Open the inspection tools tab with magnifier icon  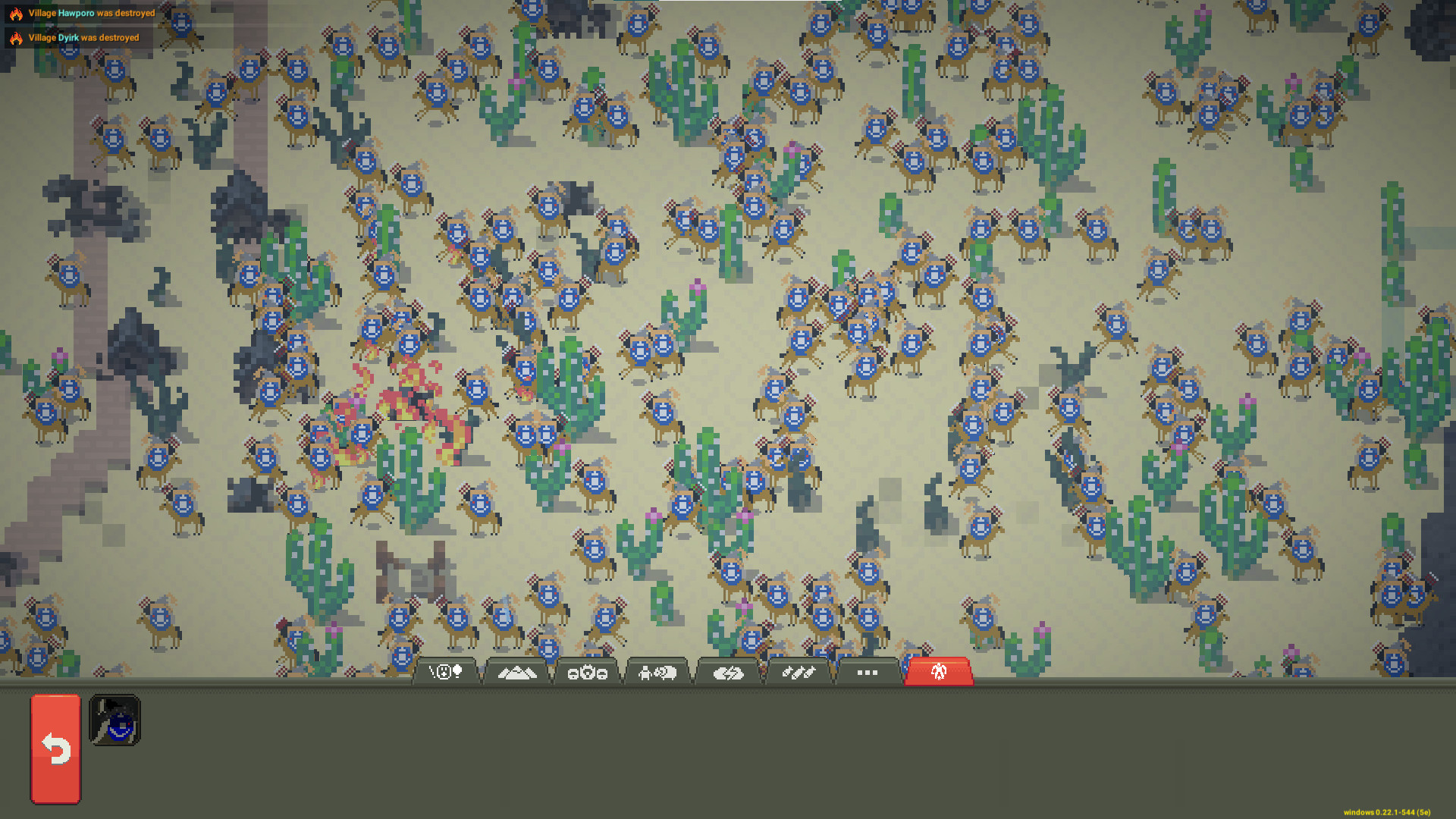click(x=444, y=672)
